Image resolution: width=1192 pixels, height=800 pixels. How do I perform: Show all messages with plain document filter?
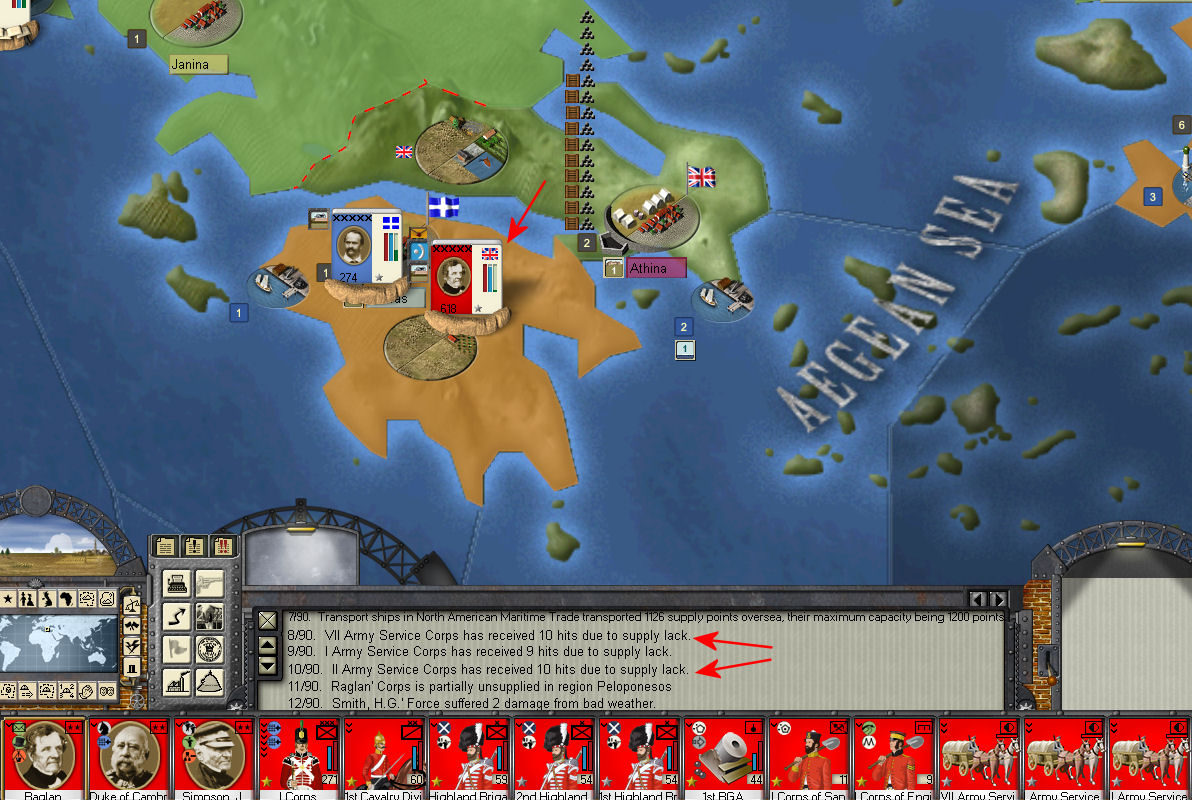(166, 547)
